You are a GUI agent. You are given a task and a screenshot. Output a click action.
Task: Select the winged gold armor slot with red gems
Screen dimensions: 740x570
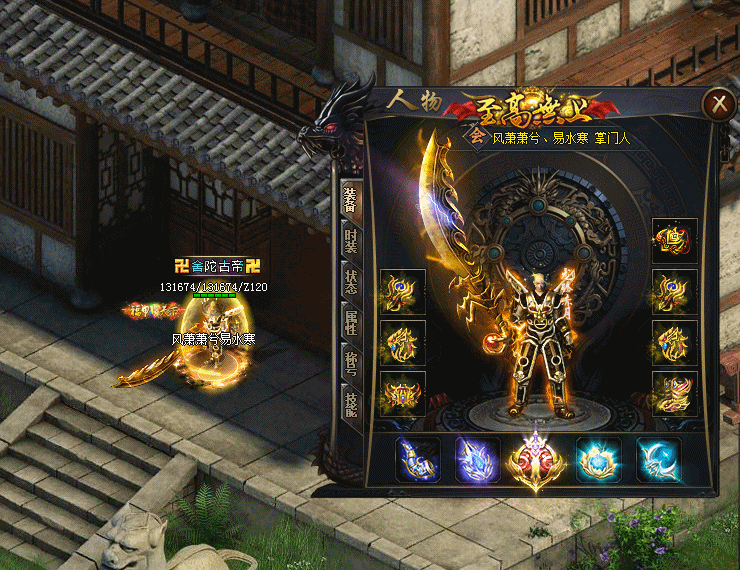coord(402,394)
